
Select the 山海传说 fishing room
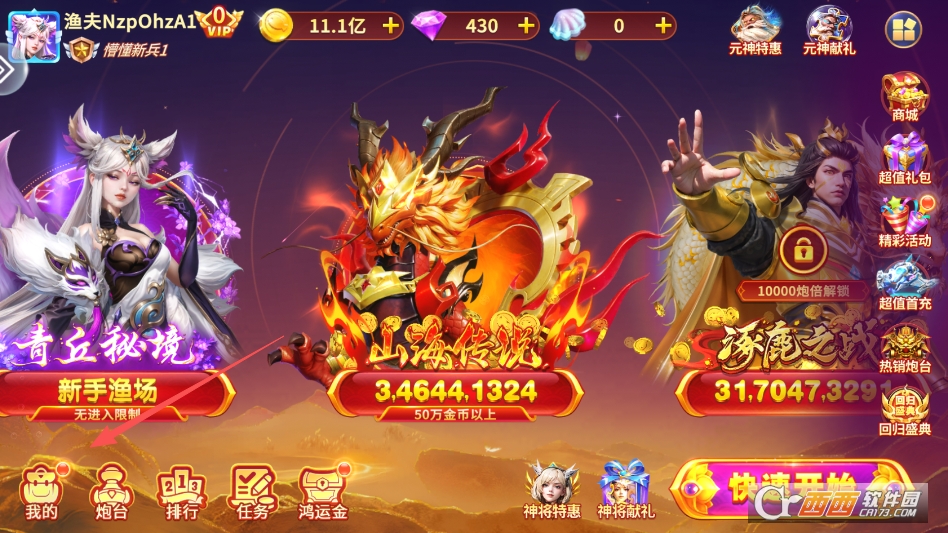[455, 392]
